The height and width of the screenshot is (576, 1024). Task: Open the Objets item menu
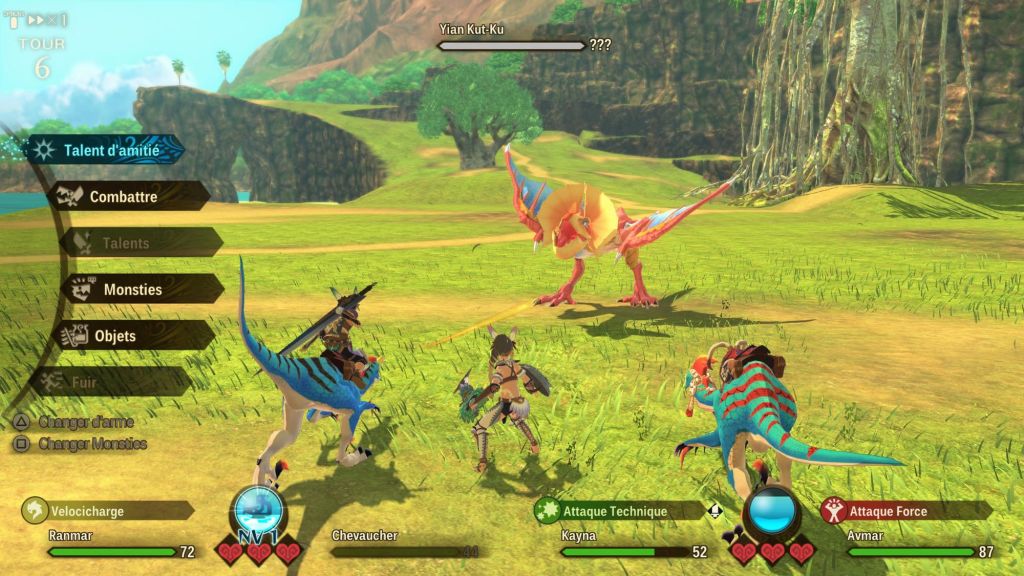(x=115, y=336)
